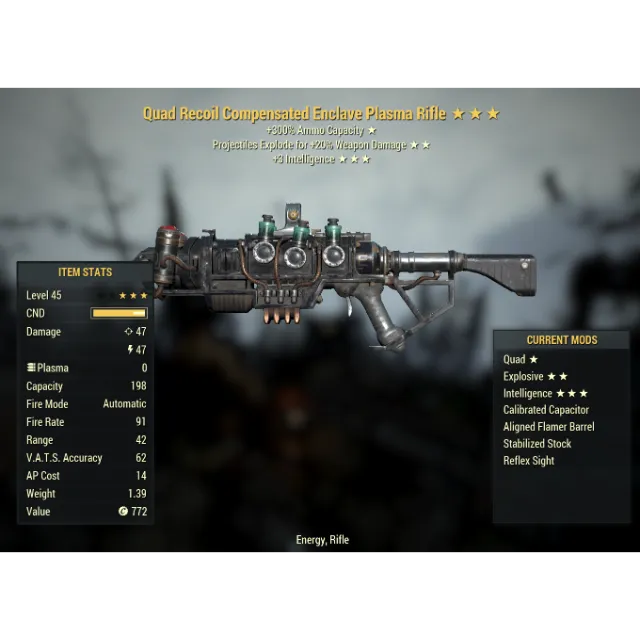This screenshot has width=640, height=640.
Task: Select the Quad mod entry
Action: pyautogui.click(x=520, y=359)
